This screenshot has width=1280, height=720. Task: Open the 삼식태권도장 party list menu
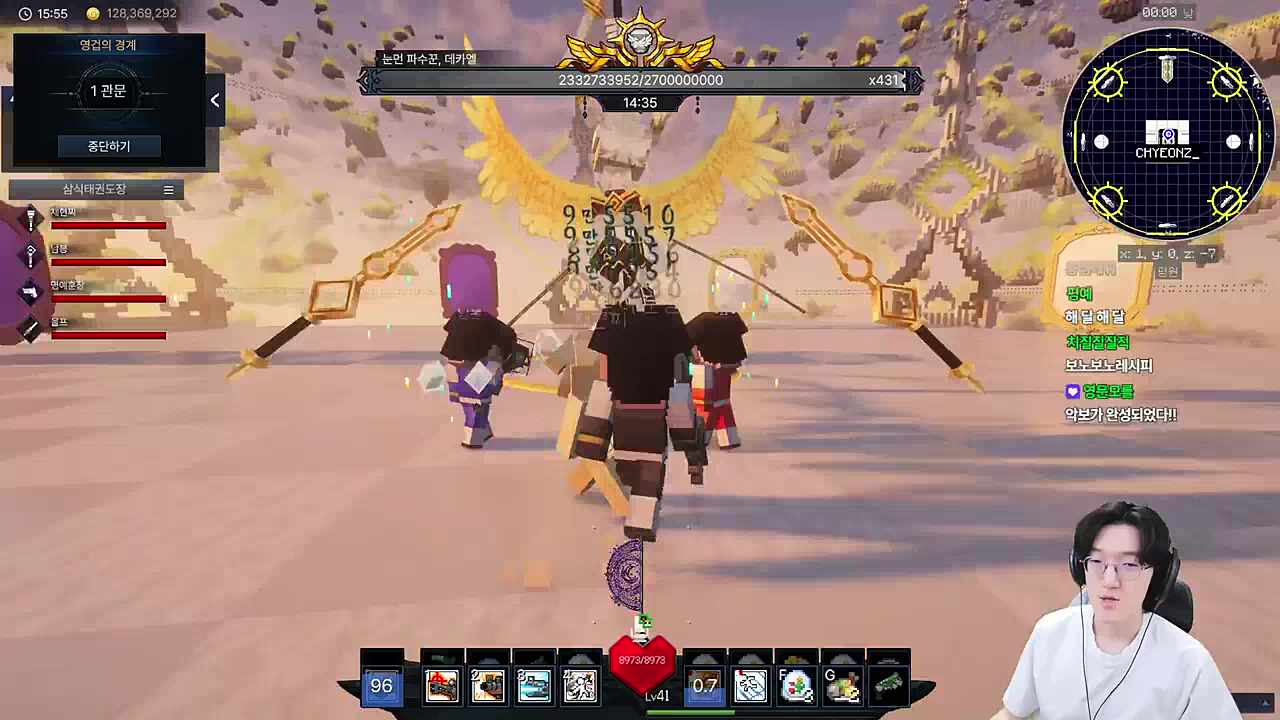pos(168,190)
